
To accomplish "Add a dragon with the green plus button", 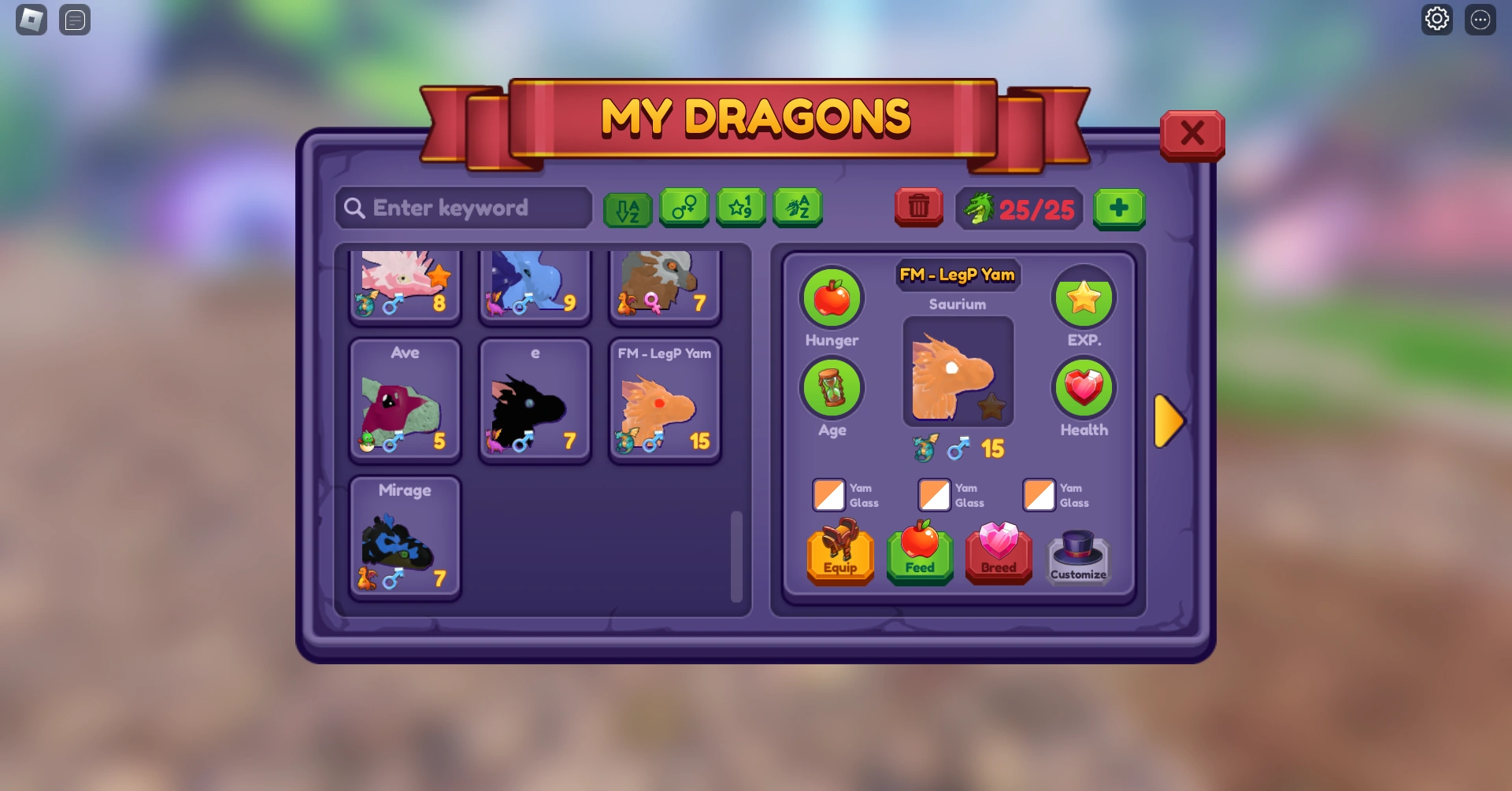I will (x=1119, y=208).
